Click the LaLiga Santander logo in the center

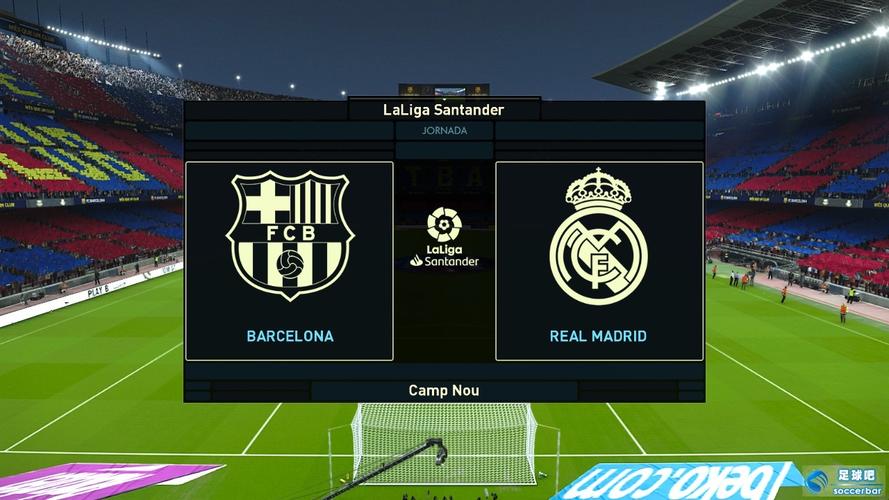coord(444,237)
